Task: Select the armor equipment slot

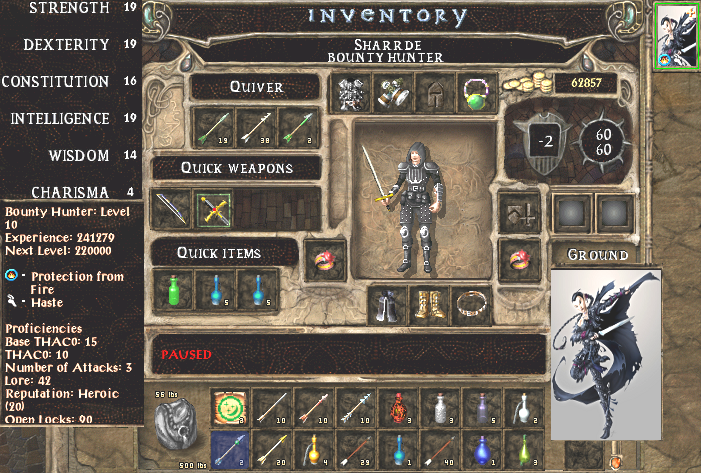Action: (x=350, y=92)
